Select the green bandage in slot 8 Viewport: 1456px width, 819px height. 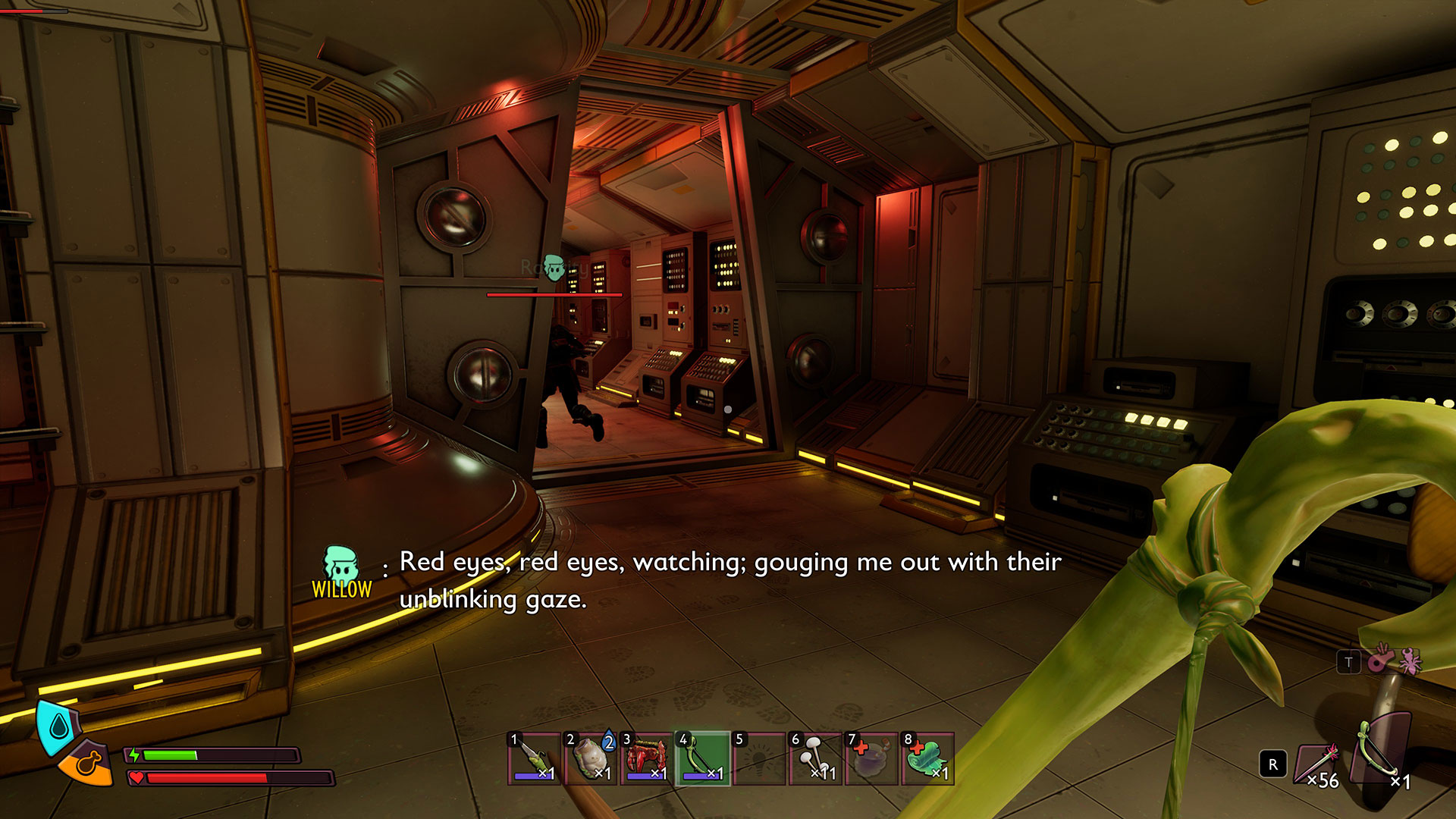tap(927, 758)
